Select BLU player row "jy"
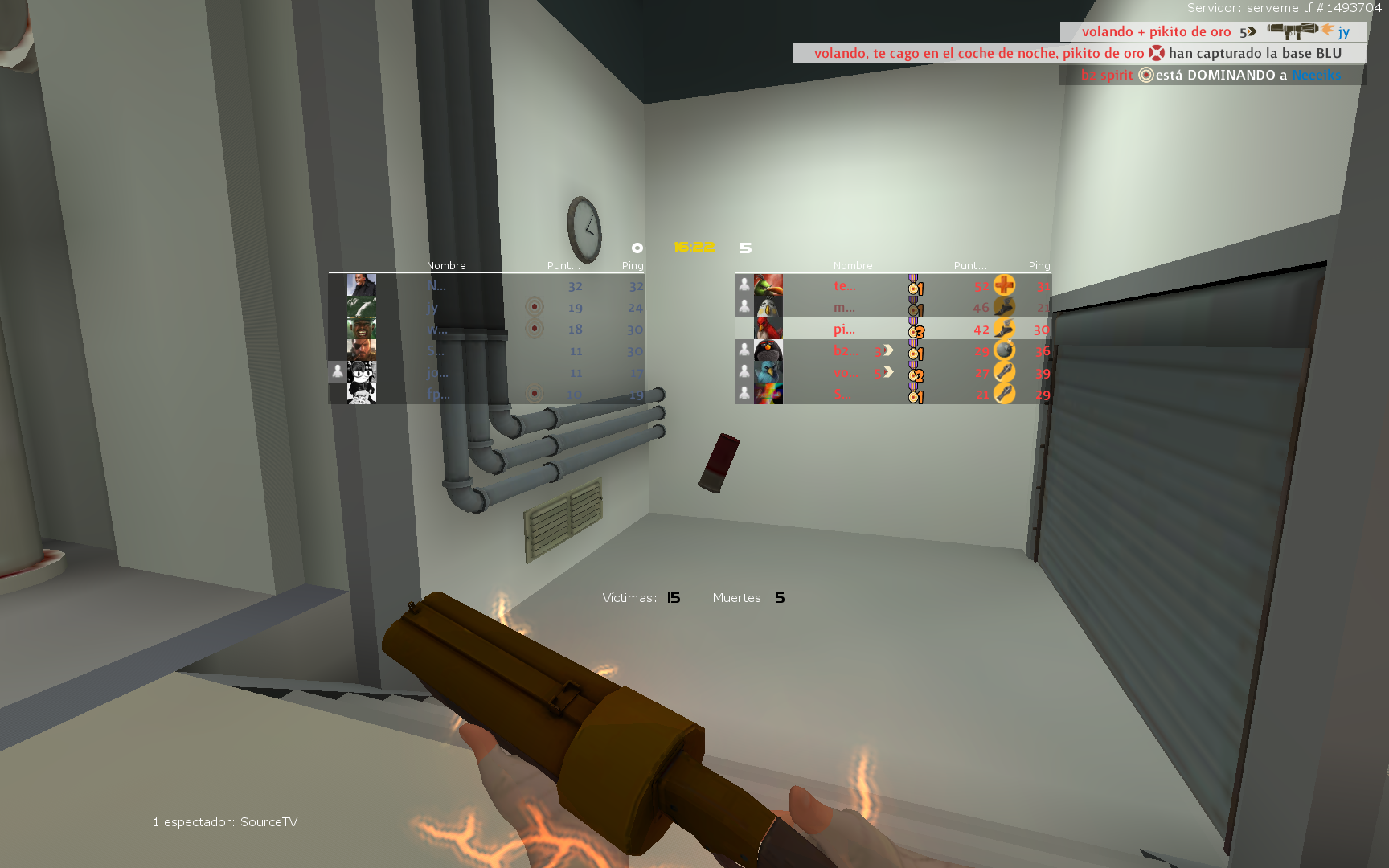The height and width of the screenshot is (868, 1389). [433, 308]
